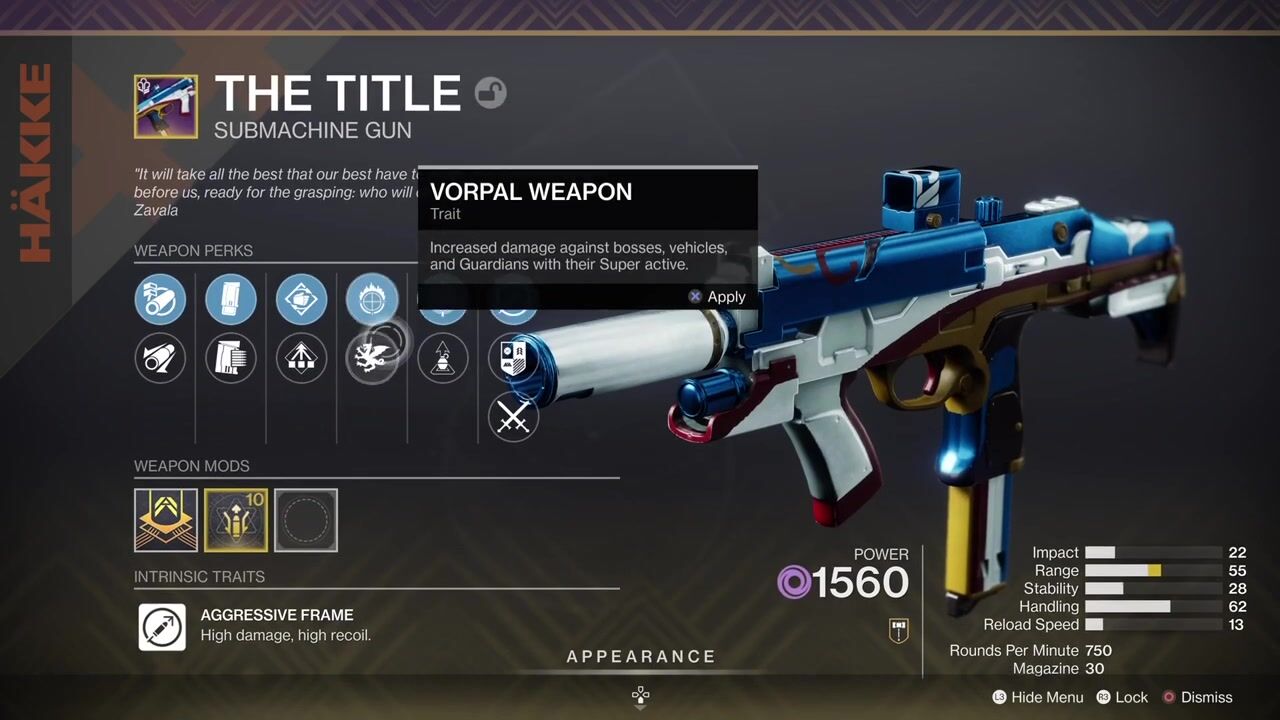The image size is (1280, 720).
Task: Select the masterwork mod showing 10
Action: pos(236,520)
